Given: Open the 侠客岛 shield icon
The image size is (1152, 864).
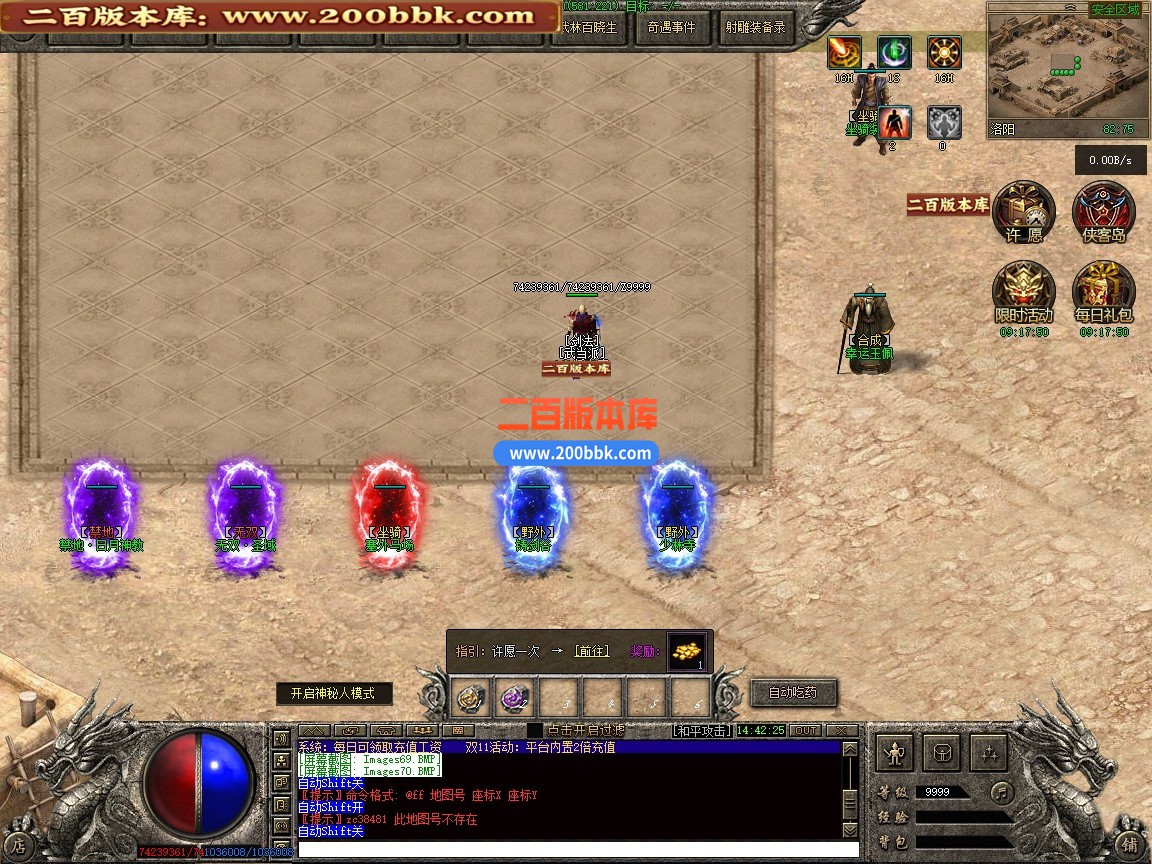Looking at the screenshot, I should pyautogui.click(x=1103, y=212).
